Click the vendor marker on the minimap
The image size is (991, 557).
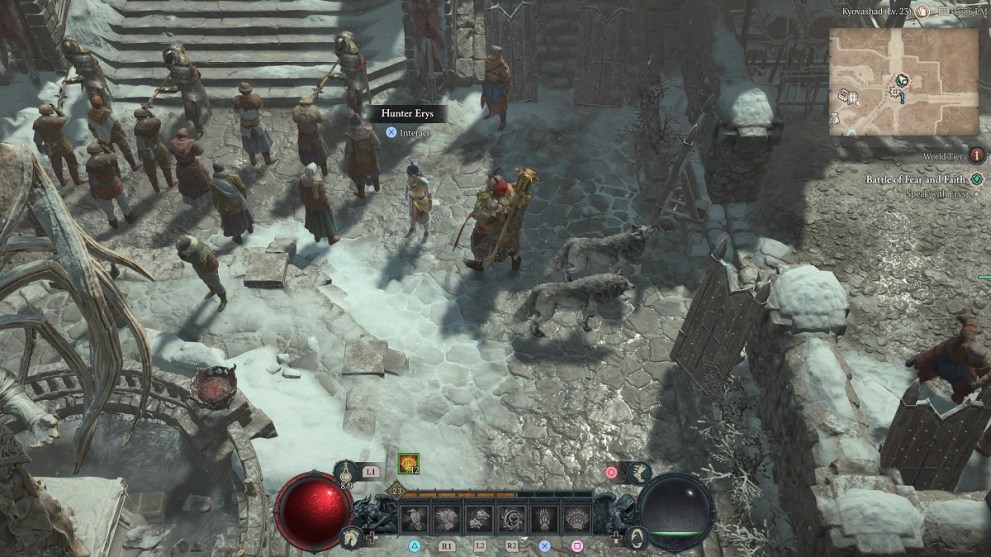[x=848, y=96]
